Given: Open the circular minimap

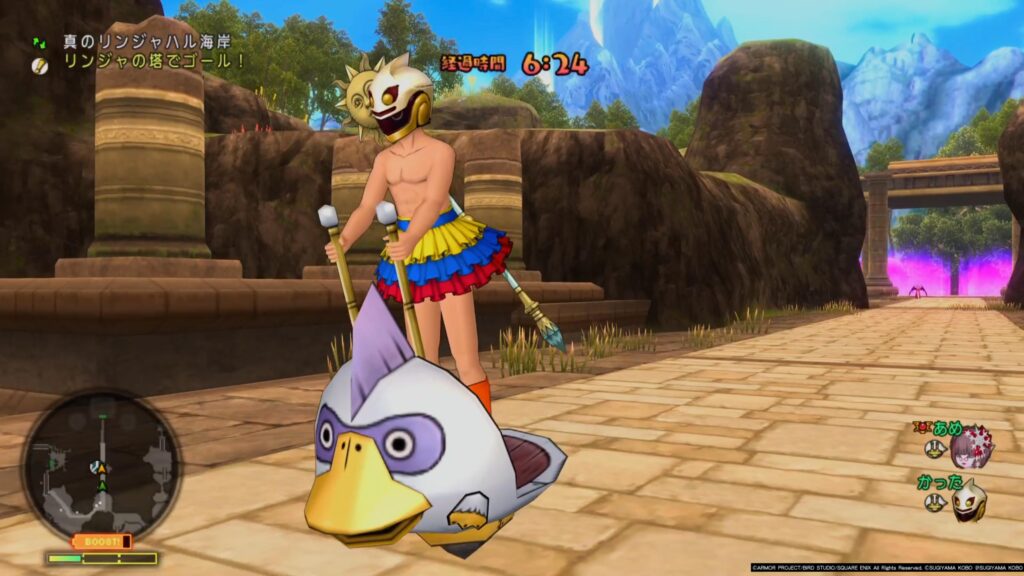Looking at the screenshot, I should (101, 467).
